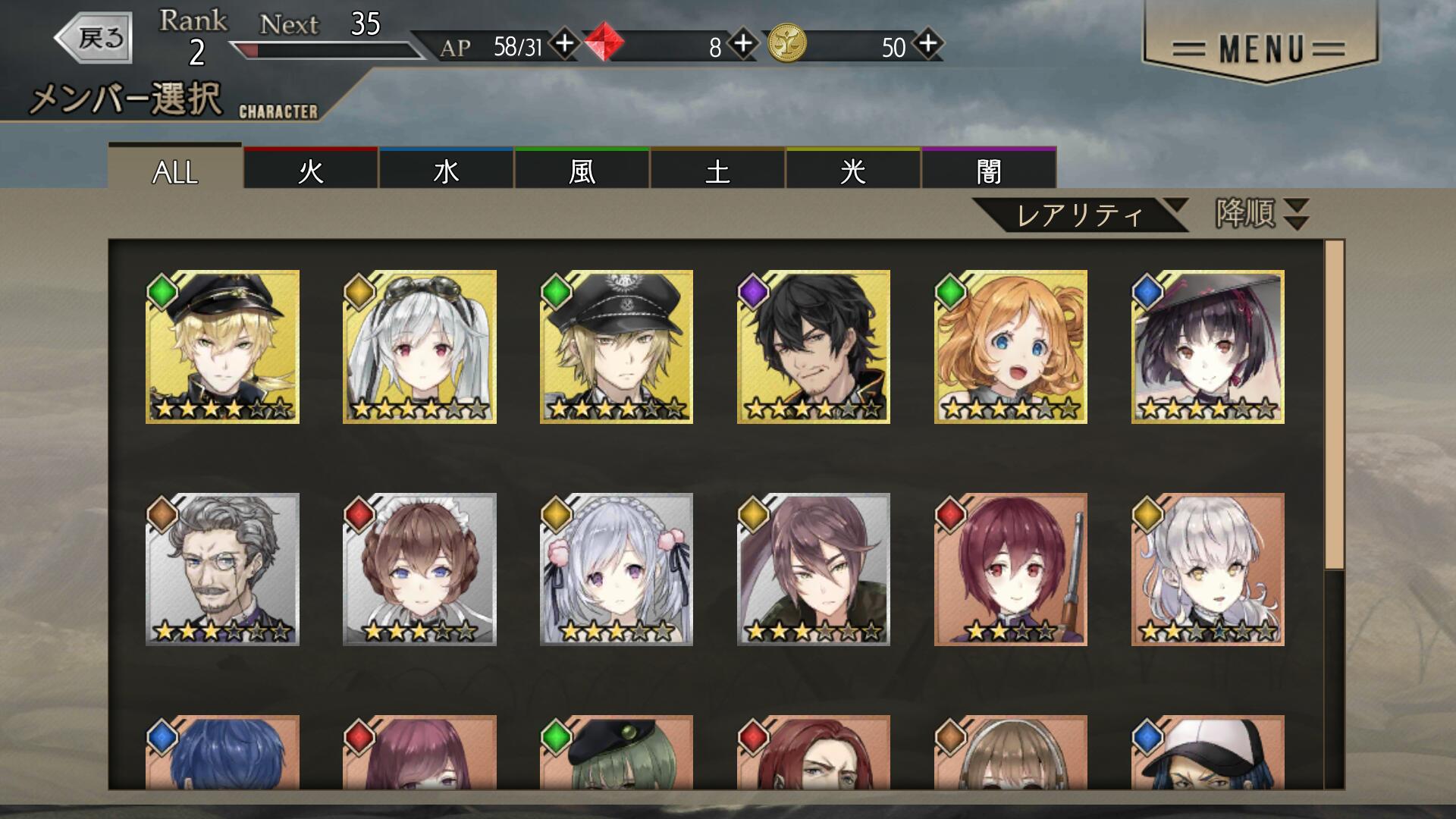
Task: Open the 土 earth tab
Action: (x=717, y=170)
